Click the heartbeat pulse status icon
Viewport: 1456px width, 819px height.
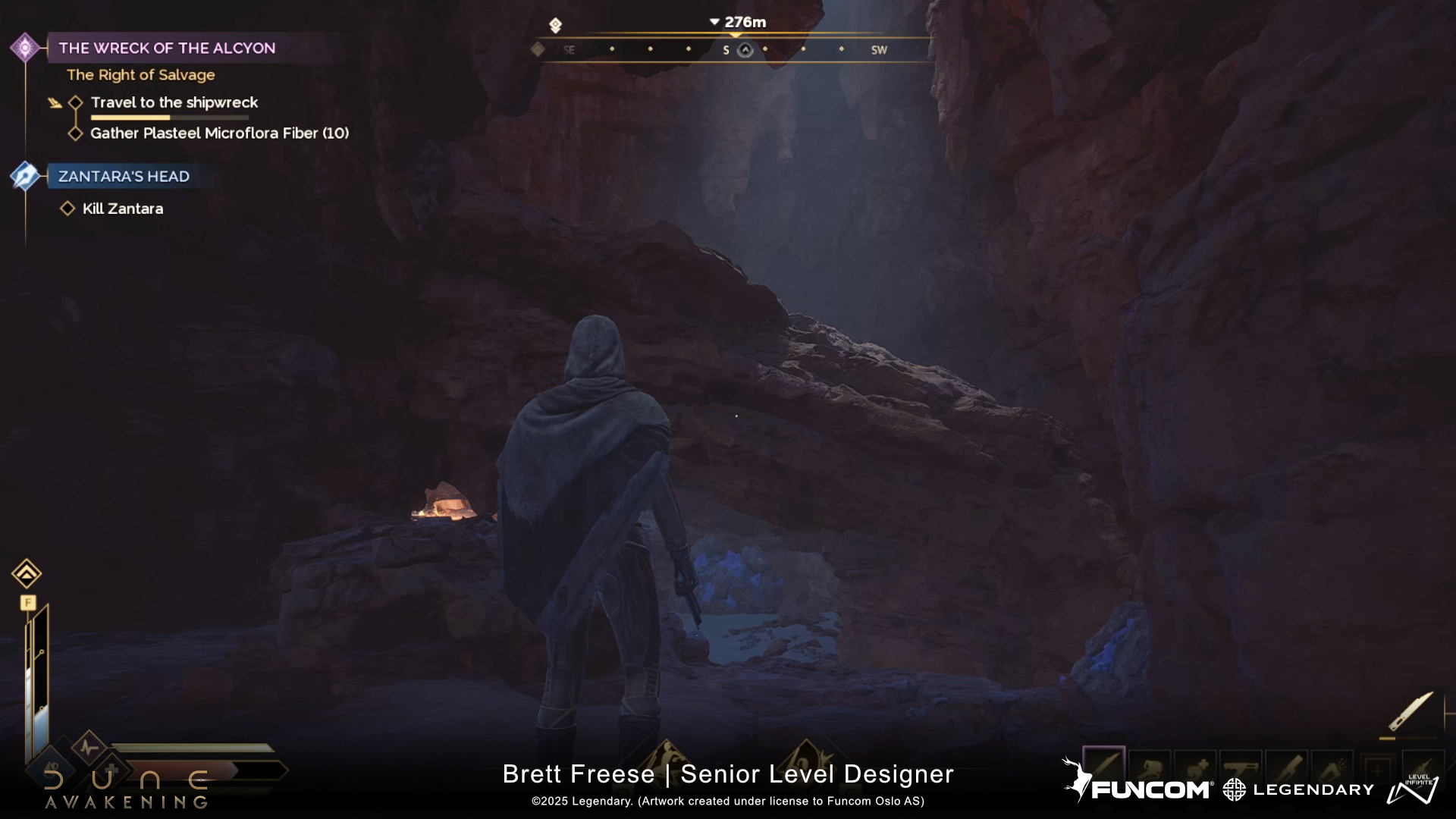click(89, 747)
